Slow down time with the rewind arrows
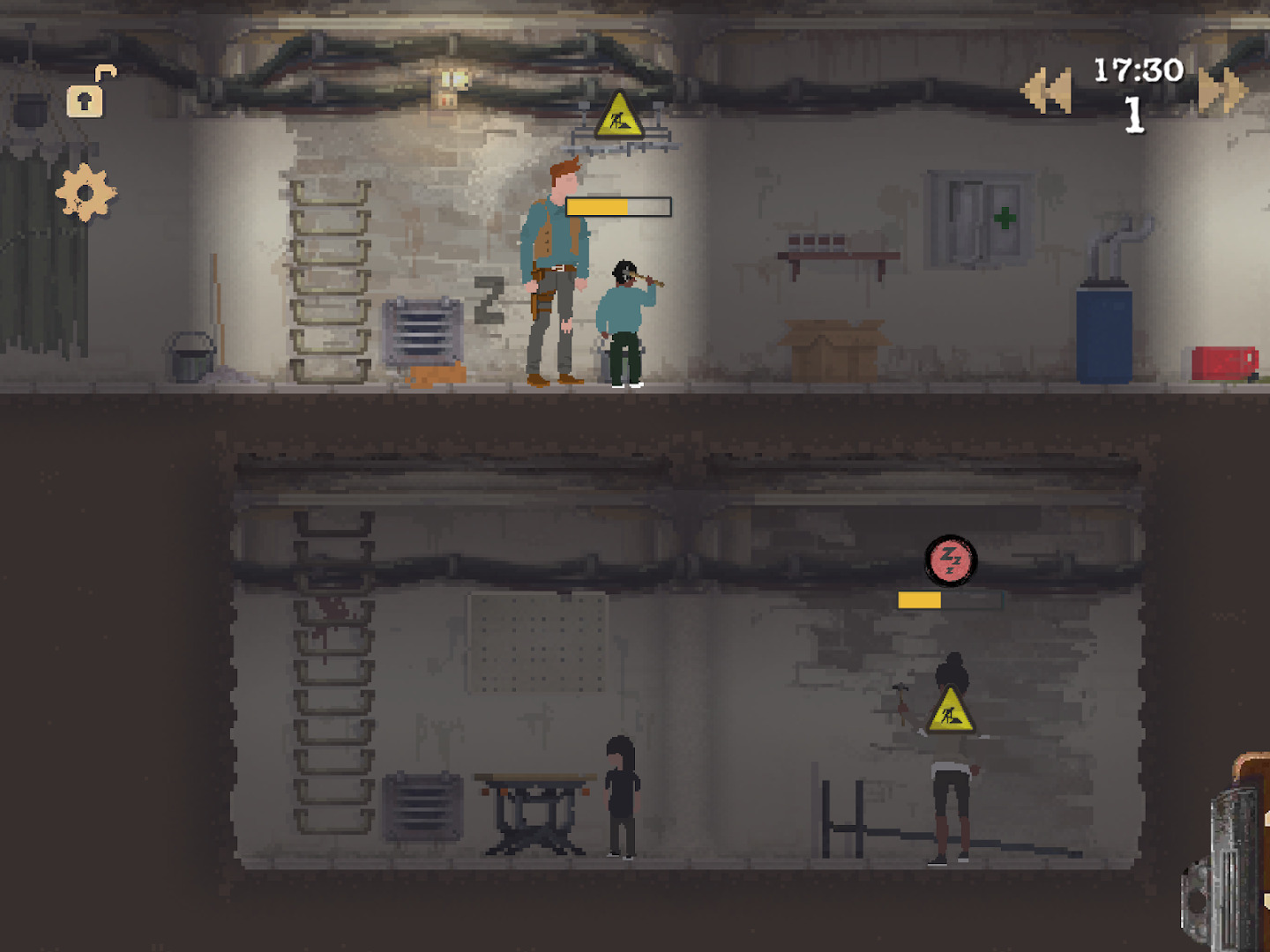 (x=1046, y=90)
